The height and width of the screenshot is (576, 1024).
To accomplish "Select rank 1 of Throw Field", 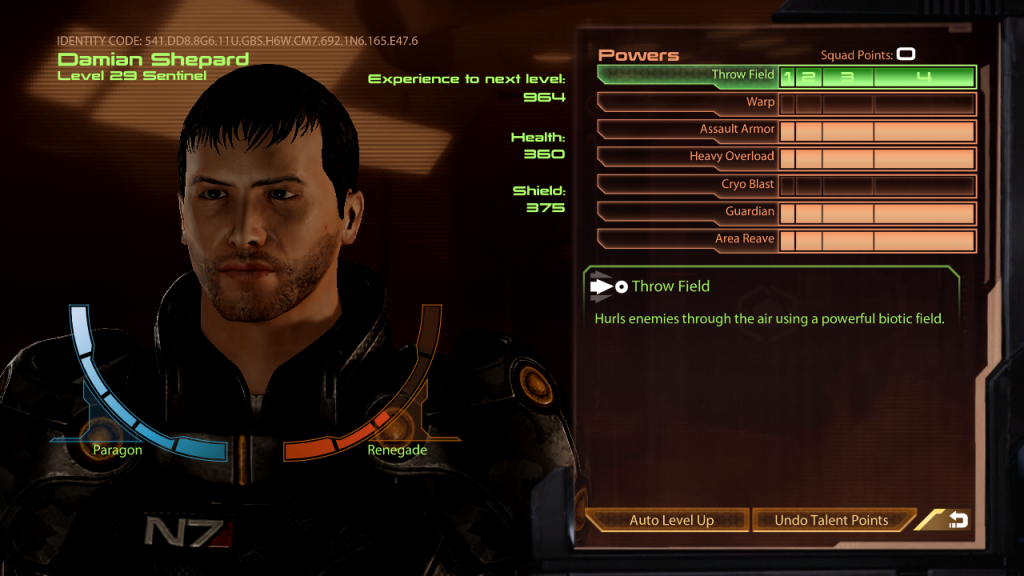I will pos(787,77).
